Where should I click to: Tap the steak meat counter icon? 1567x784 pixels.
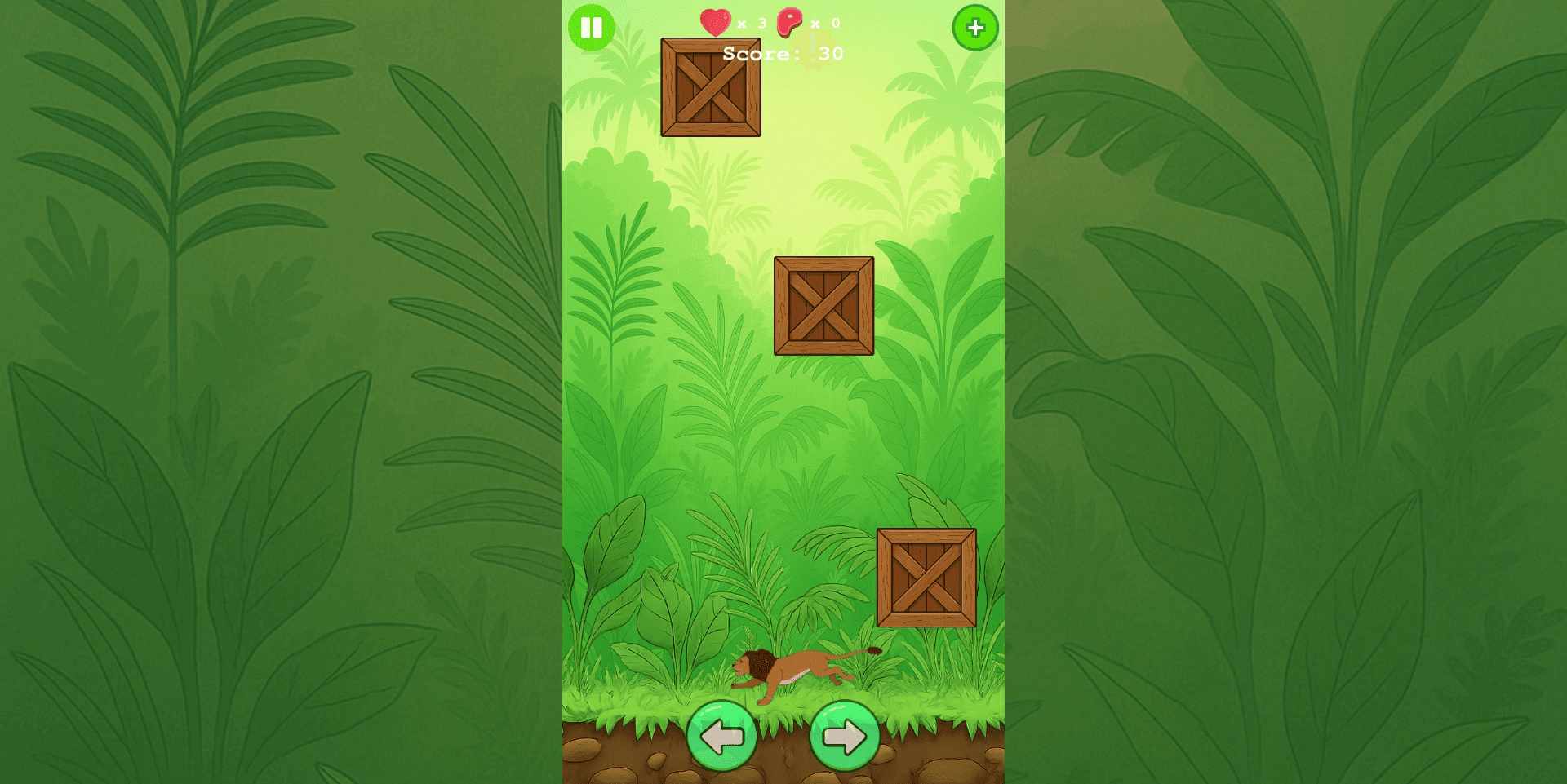[x=790, y=23]
